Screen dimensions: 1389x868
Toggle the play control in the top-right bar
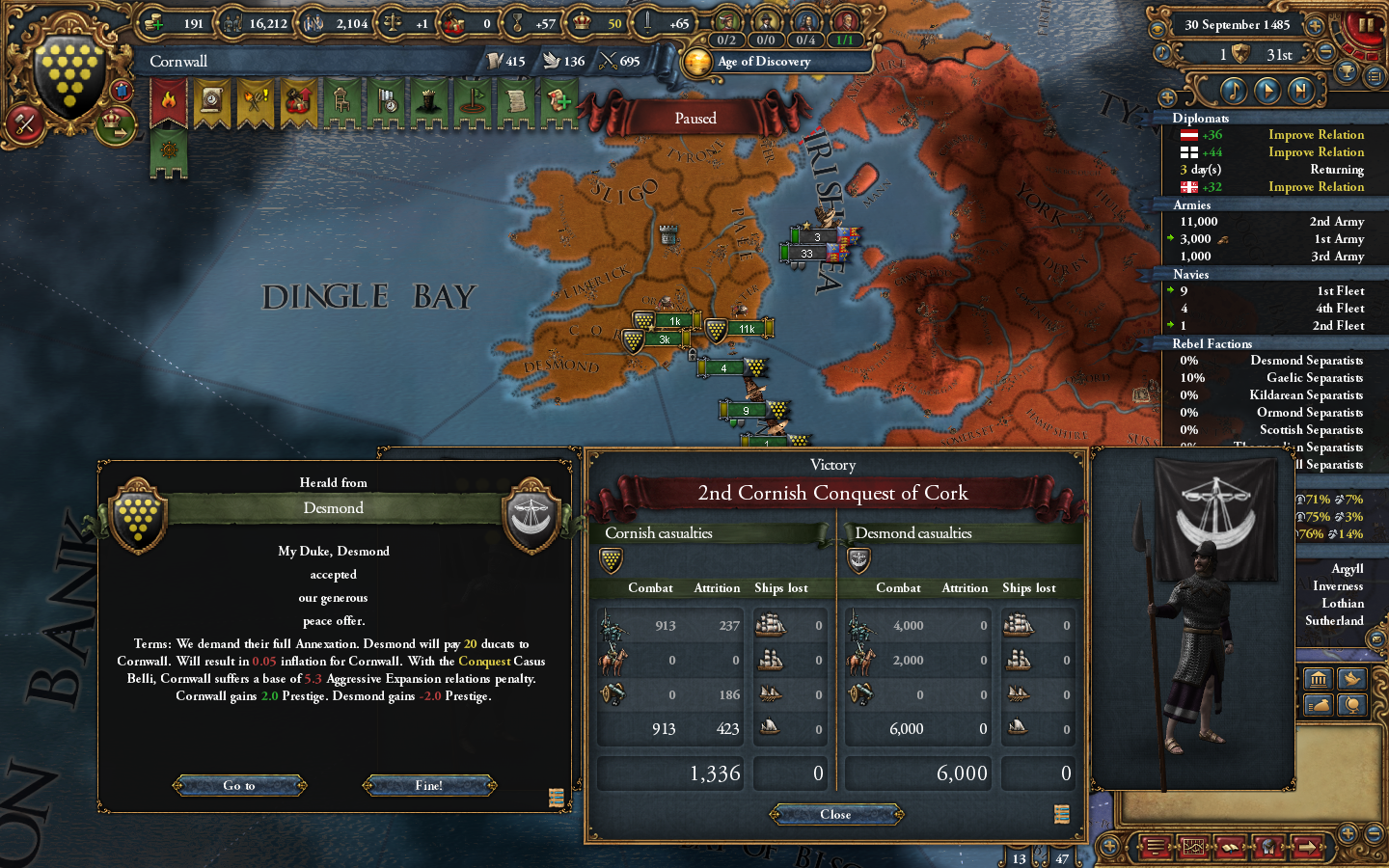tap(1269, 90)
